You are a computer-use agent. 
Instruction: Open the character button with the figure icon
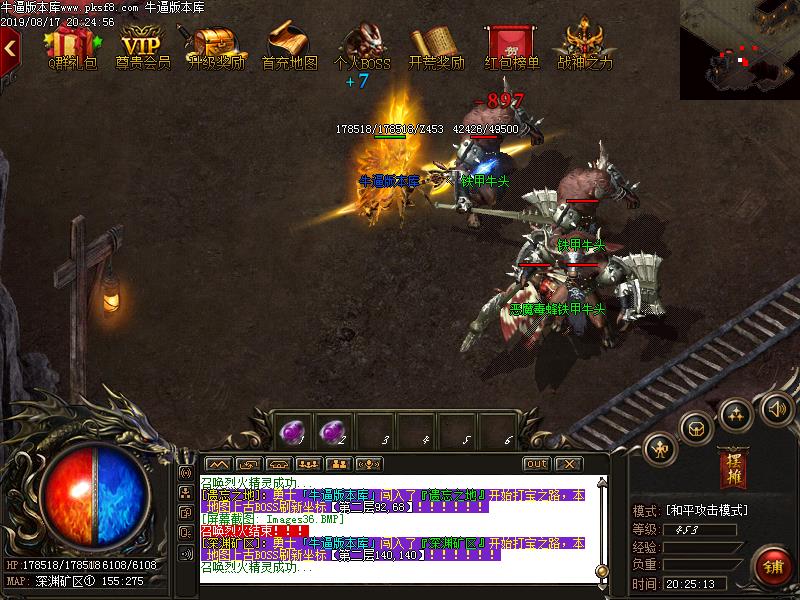(x=660, y=446)
